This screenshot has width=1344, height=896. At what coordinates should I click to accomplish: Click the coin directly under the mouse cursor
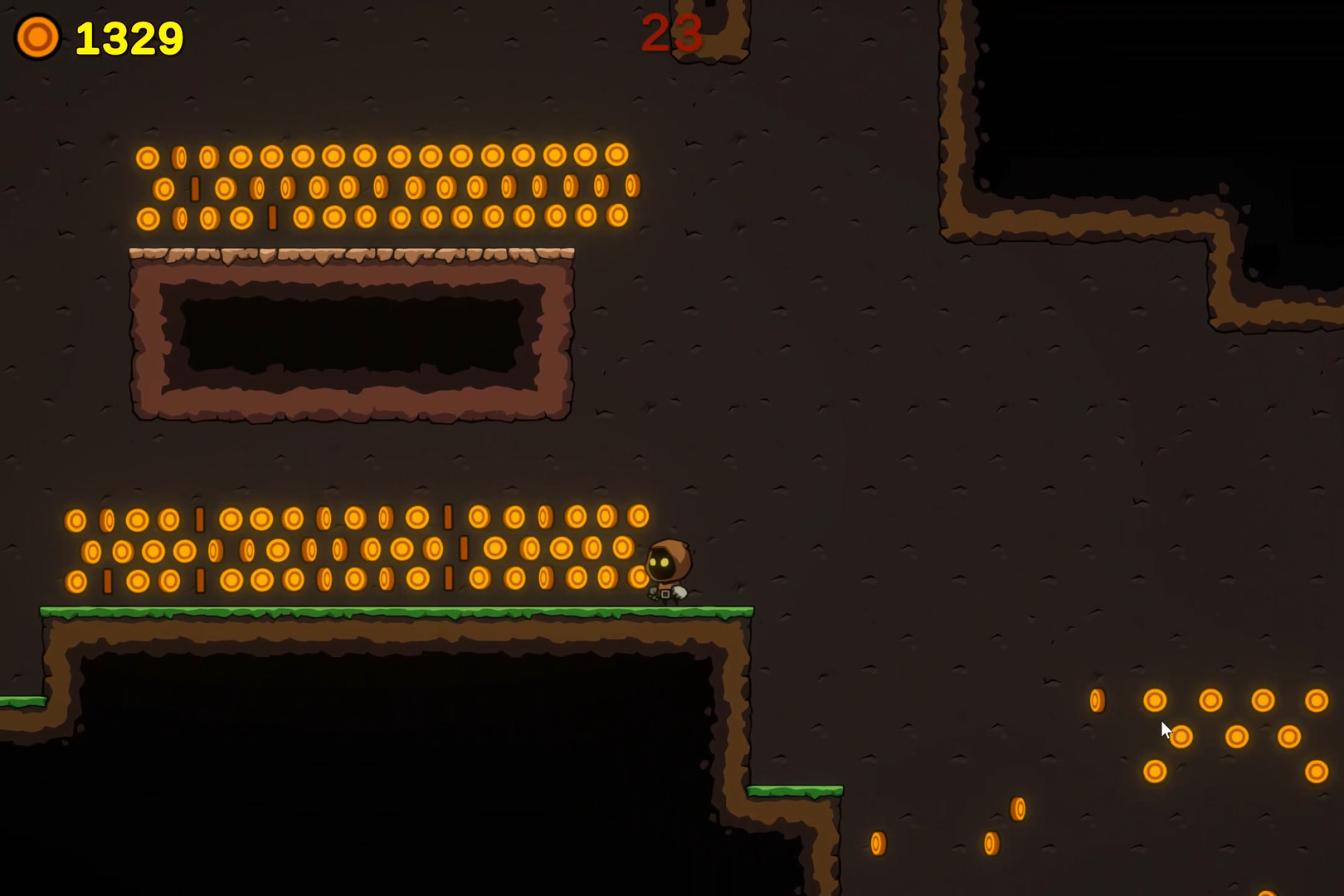(x=1181, y=737)
